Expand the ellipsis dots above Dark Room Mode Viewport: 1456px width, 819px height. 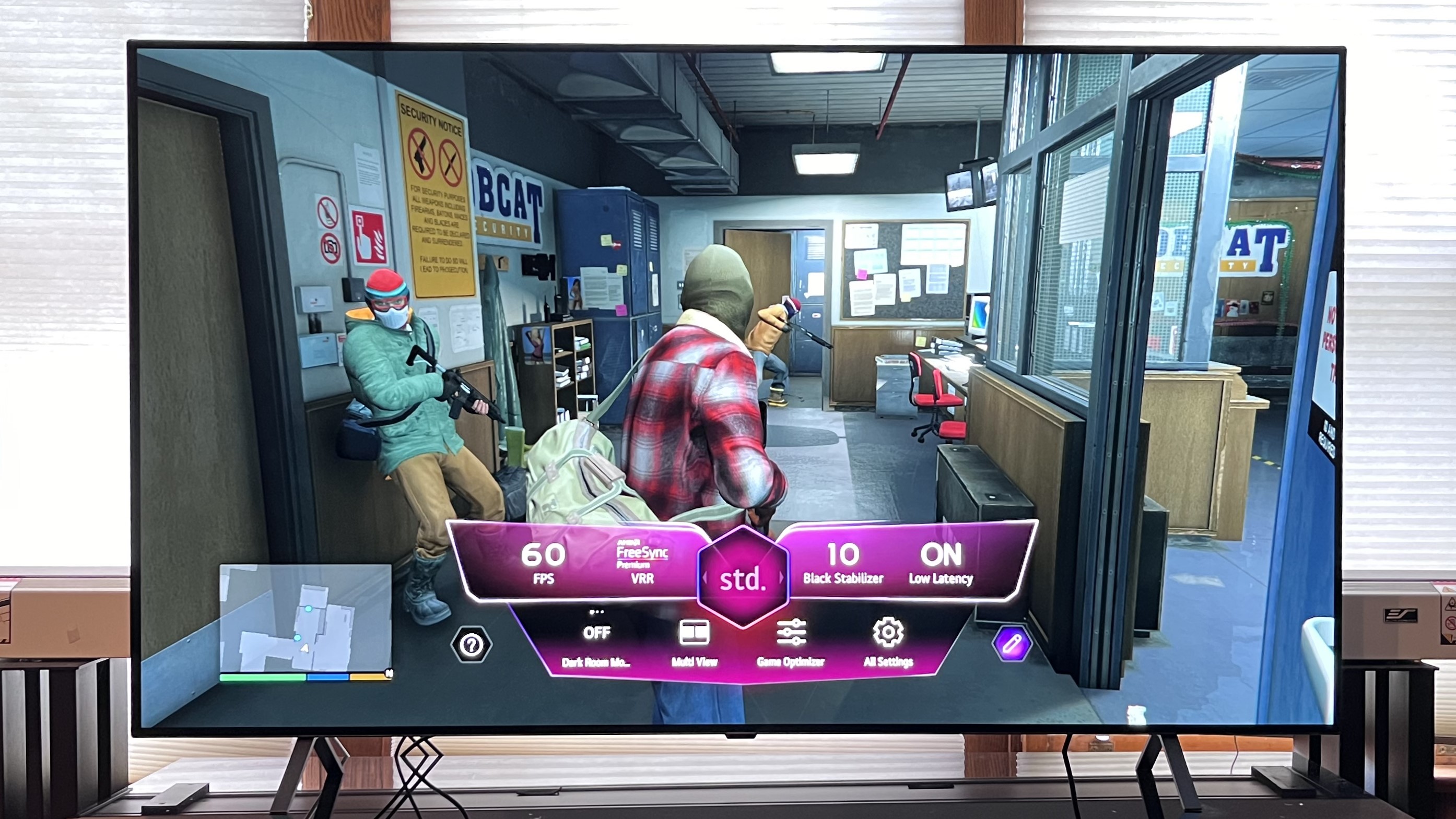(x=596, y=612)
